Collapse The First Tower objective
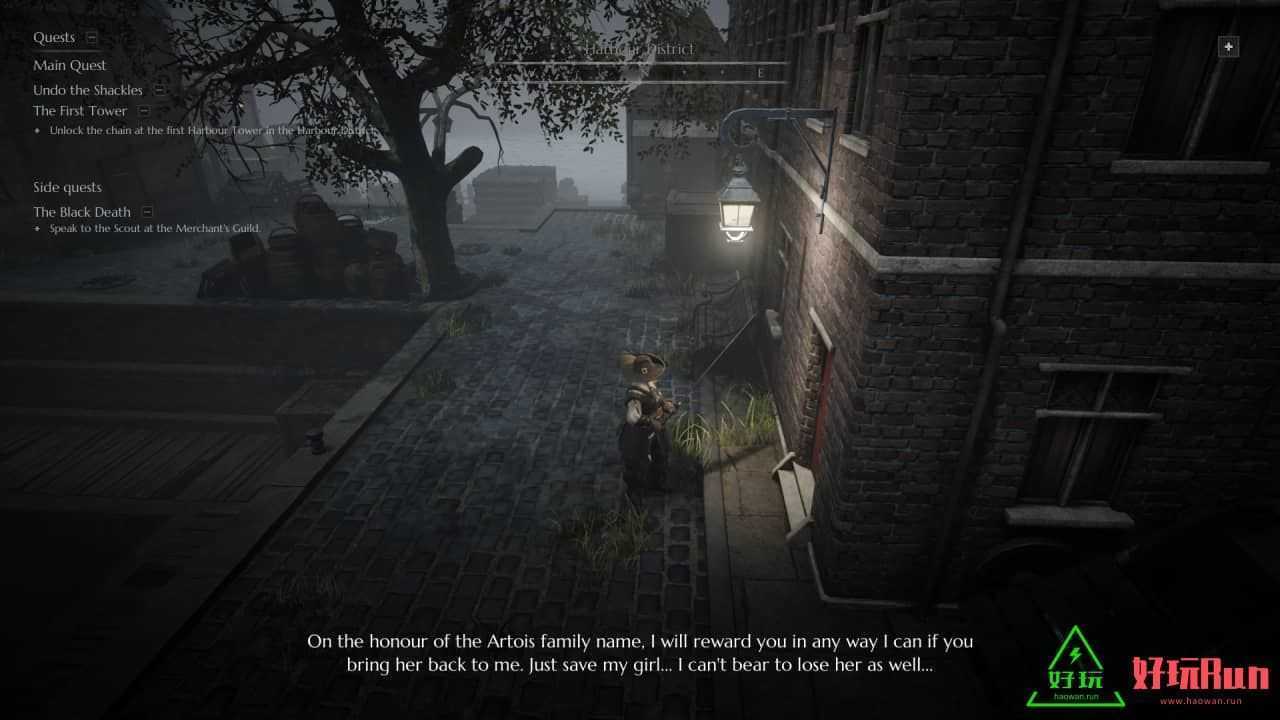The height and width of the screenshot is (720, 1280). tap(144, 111)
